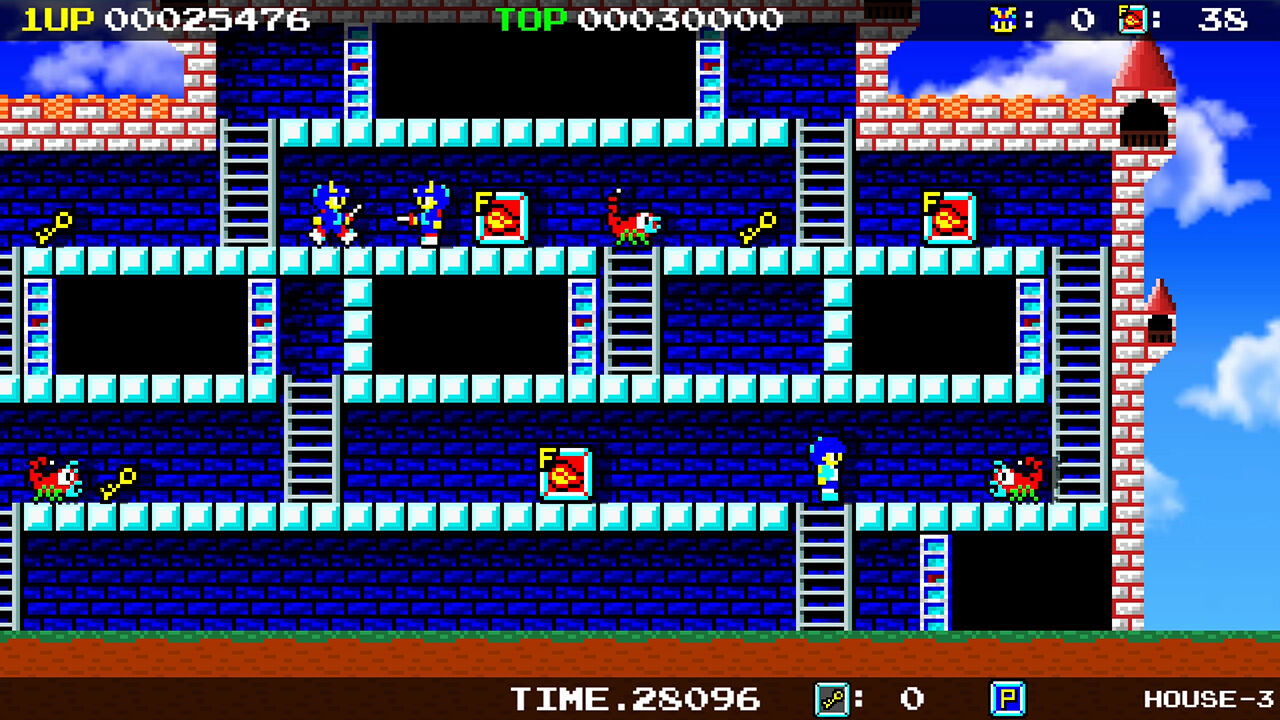Click the red bird enemy on the top platform
This screenshot has width=1280, height=720.
(634, 222)
